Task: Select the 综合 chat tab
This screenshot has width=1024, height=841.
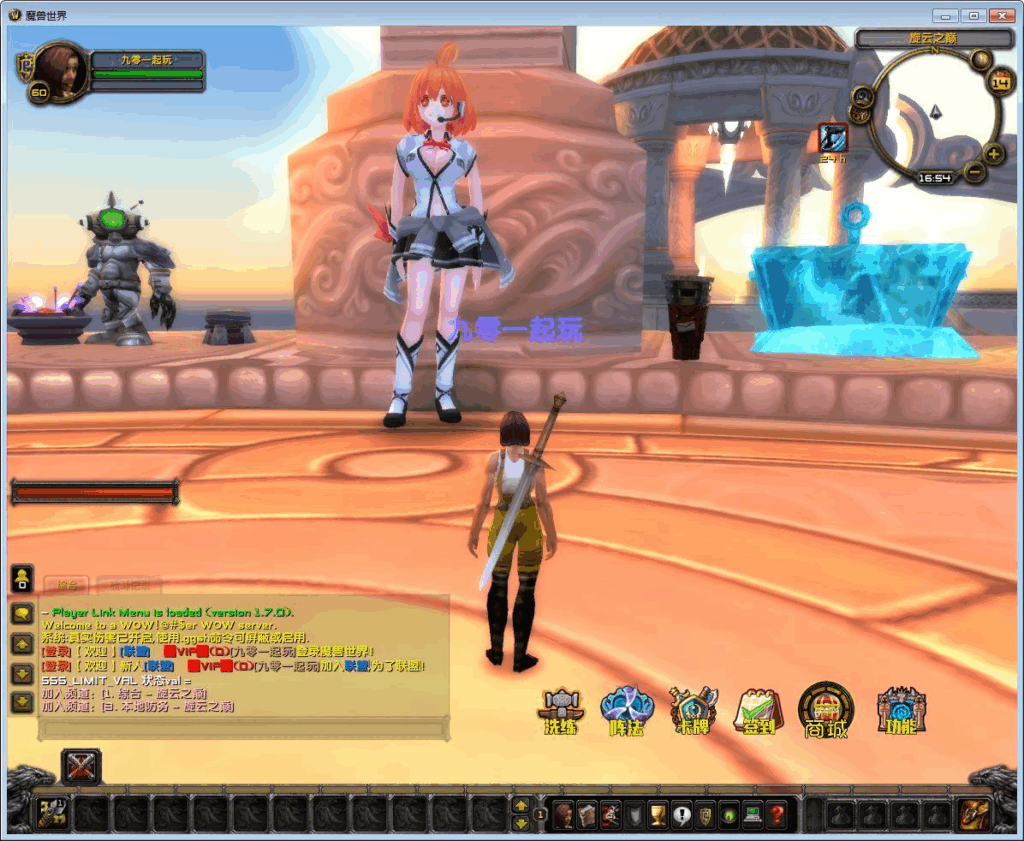Action: click(x=67, y=585)
